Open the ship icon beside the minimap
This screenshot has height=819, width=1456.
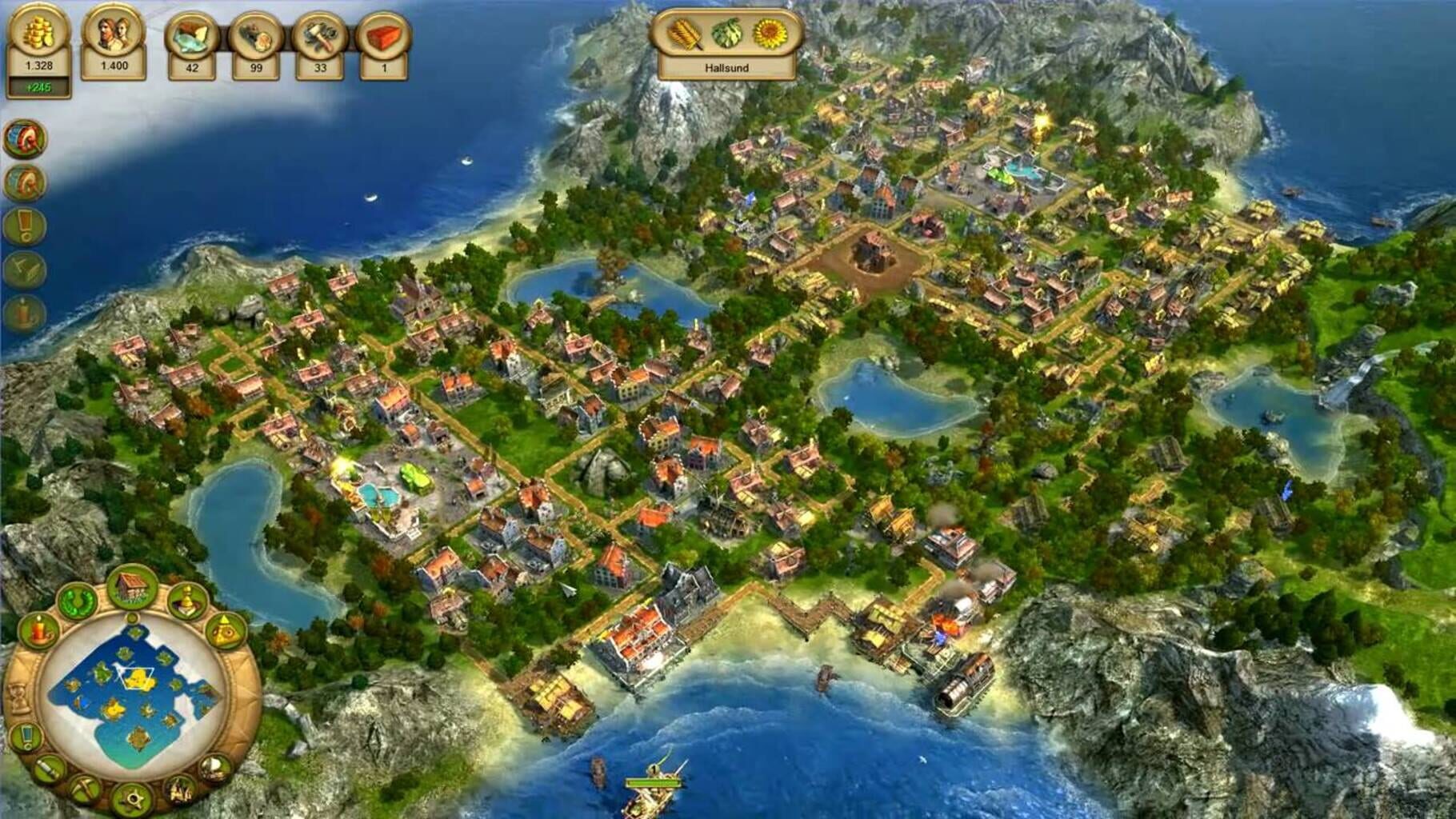[214, 768]
